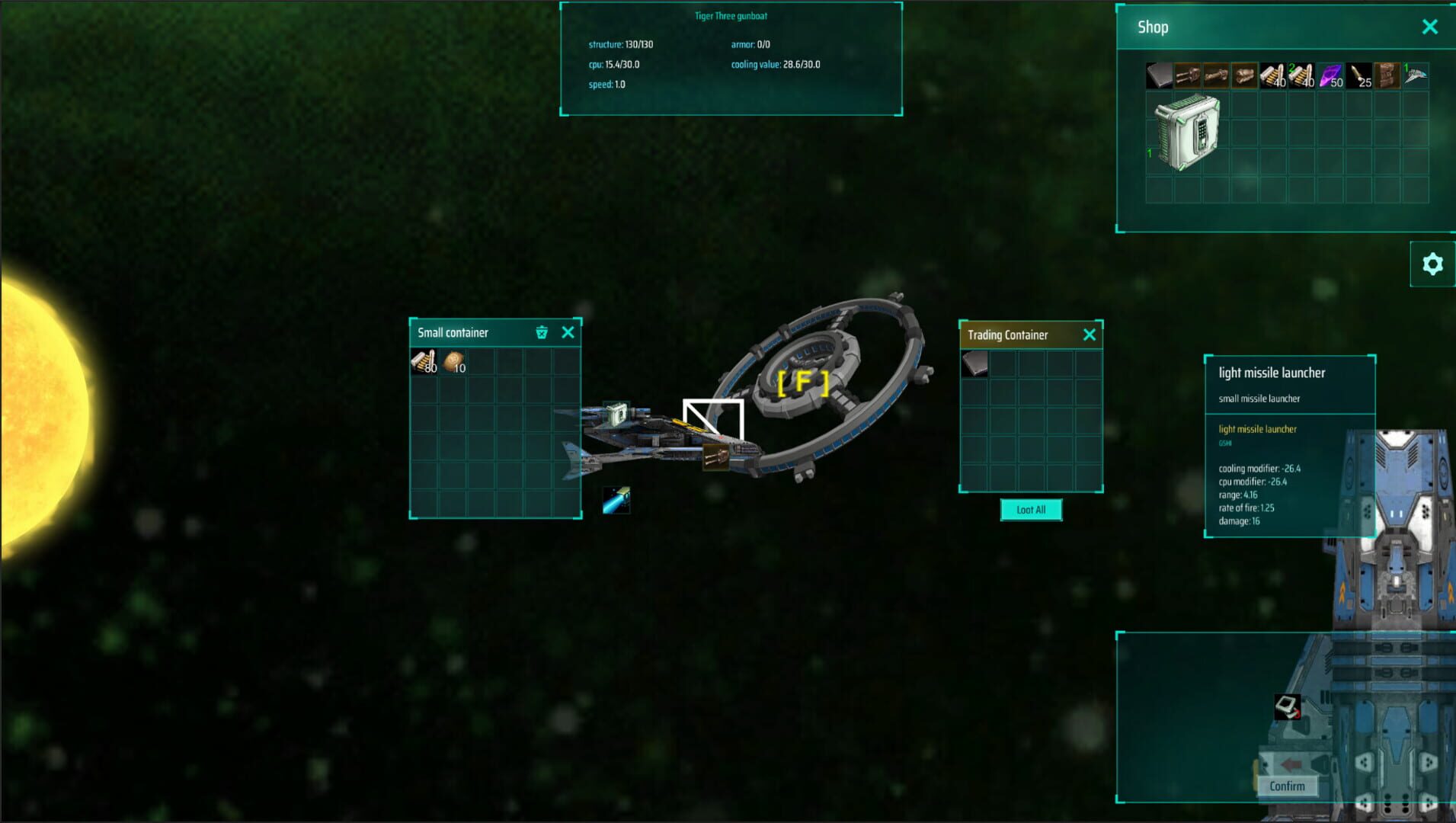The image size is (1456, 823).
Task: Select the purple crystal costing 50
Action: (1330, 76)
